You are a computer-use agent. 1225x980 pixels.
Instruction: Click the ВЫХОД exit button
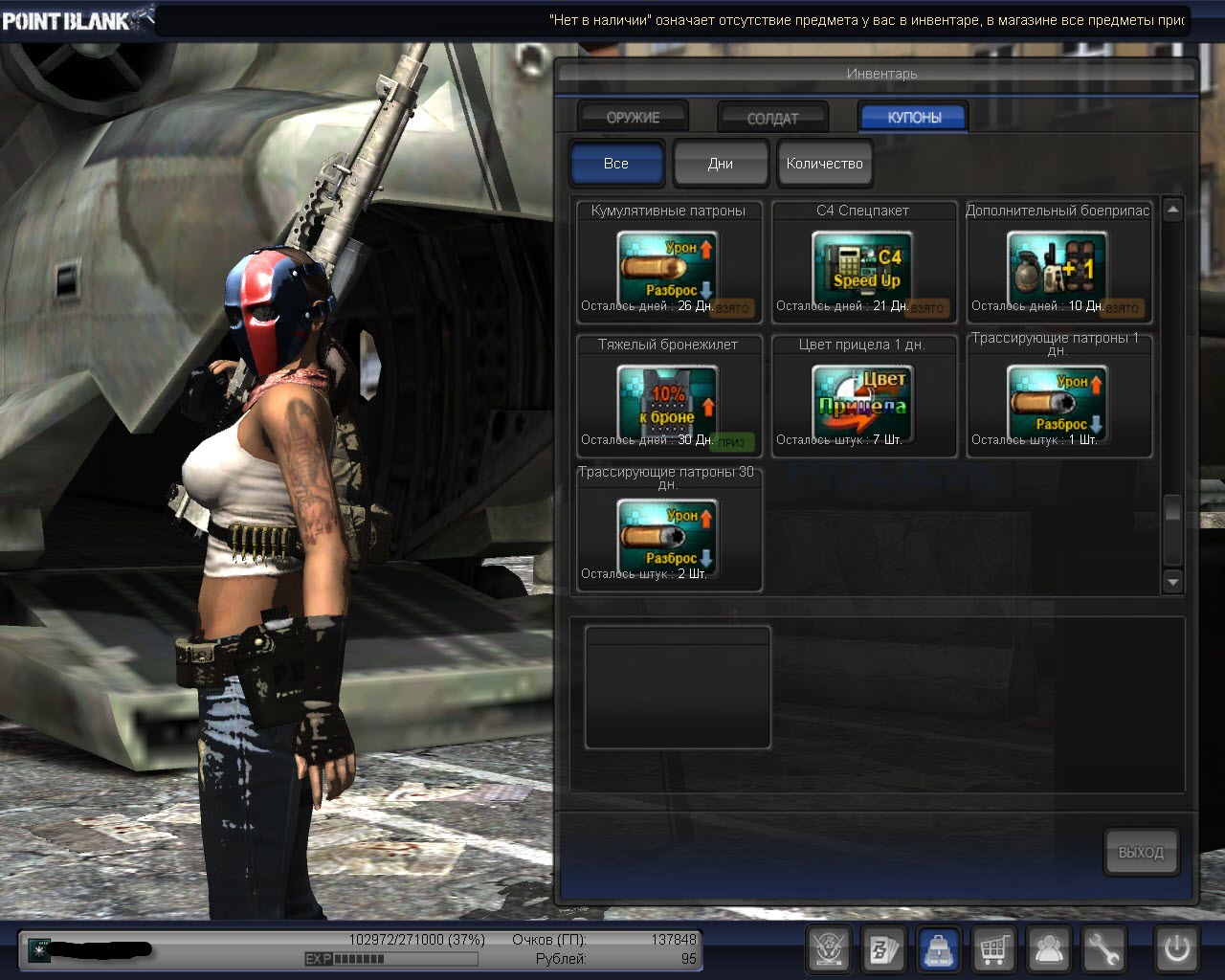[x=1141, y=852]
